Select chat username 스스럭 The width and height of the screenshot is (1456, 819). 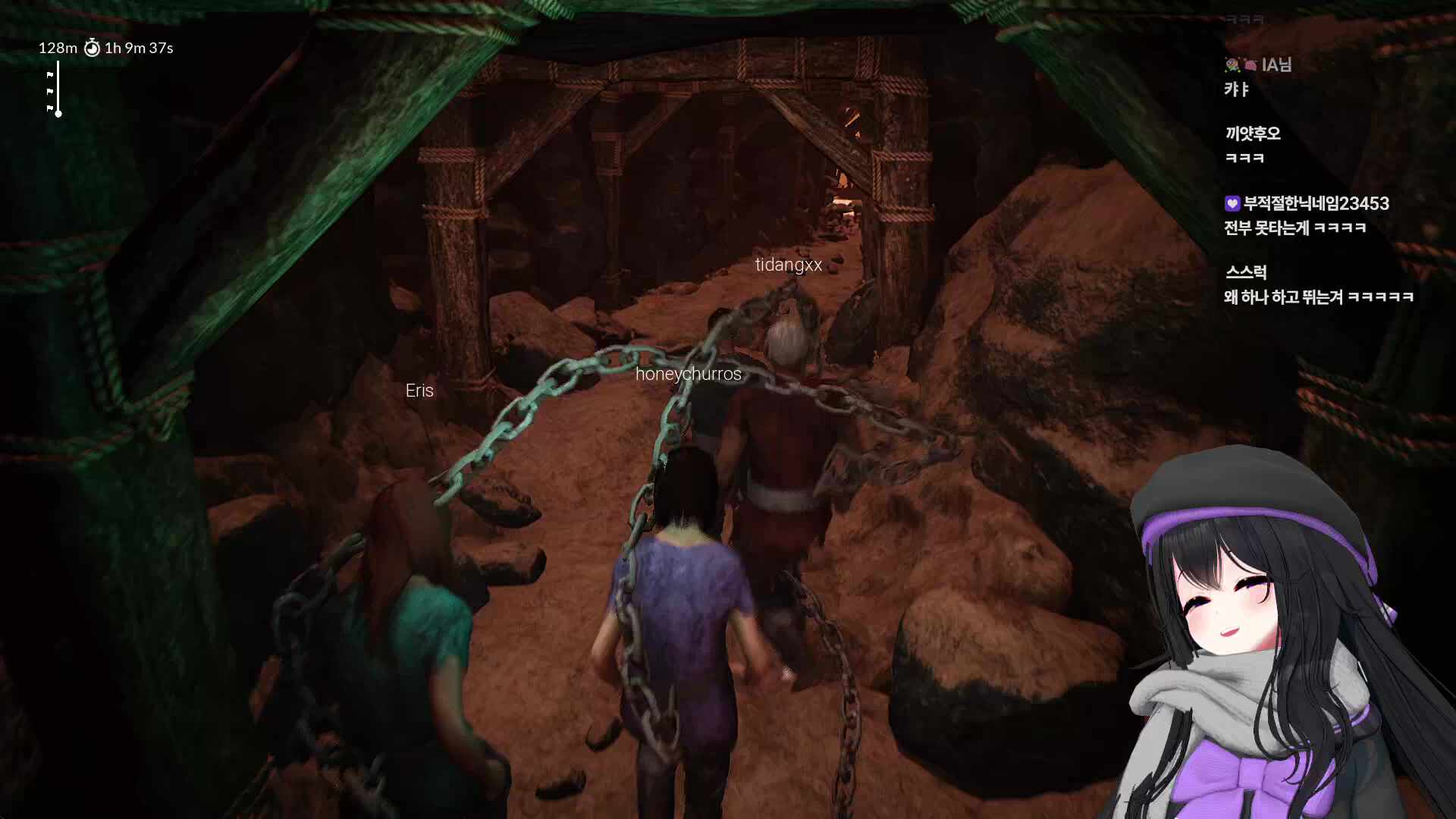1246,272
